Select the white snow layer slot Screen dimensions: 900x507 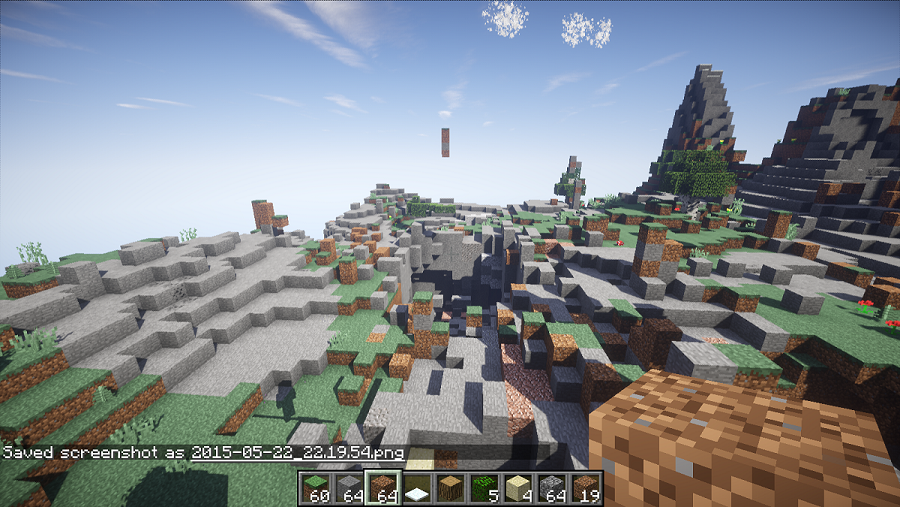pos(417,488)
